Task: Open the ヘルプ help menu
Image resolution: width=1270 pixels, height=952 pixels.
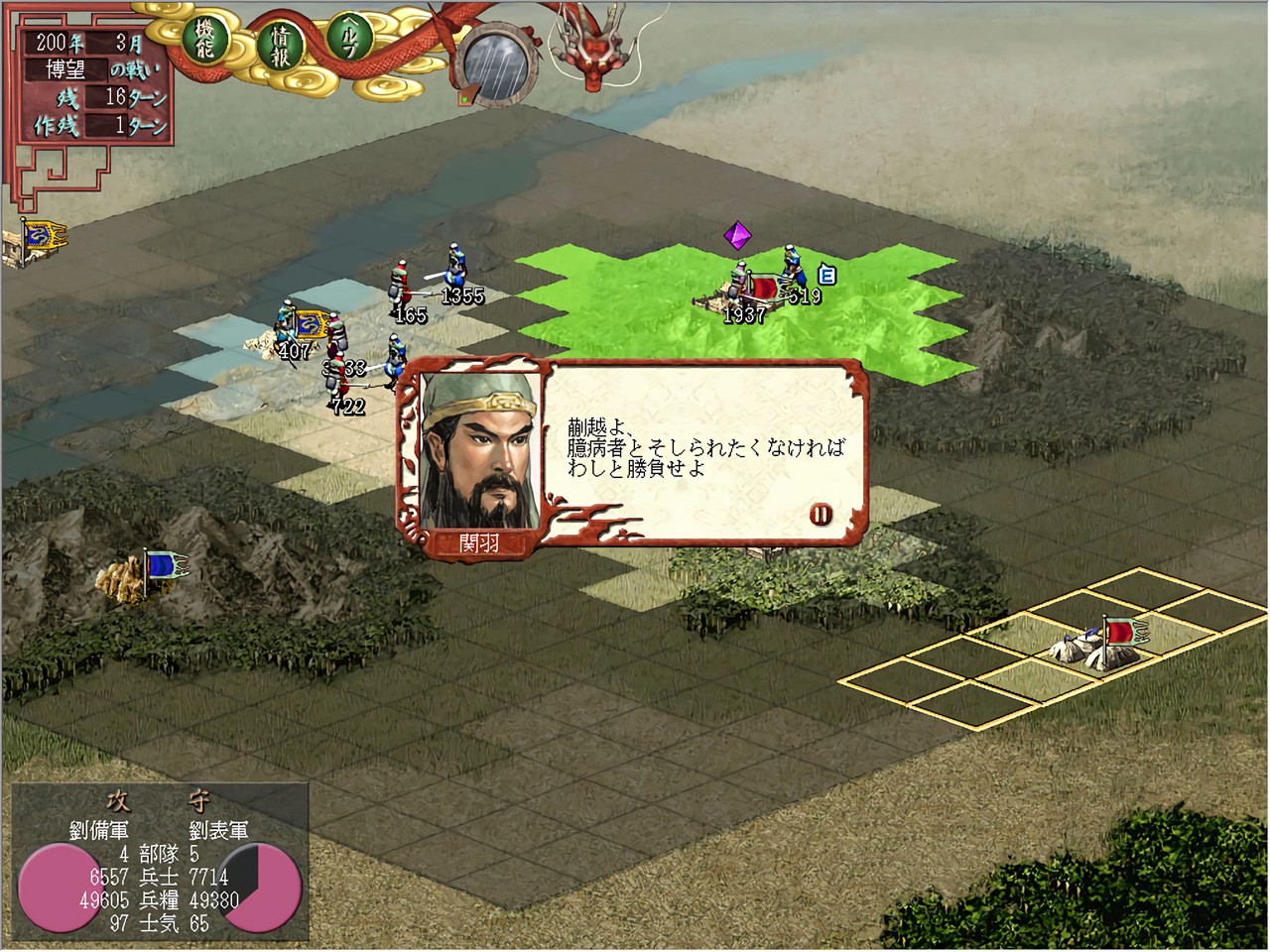Action: pyautogui.click(x=349, y=40)
